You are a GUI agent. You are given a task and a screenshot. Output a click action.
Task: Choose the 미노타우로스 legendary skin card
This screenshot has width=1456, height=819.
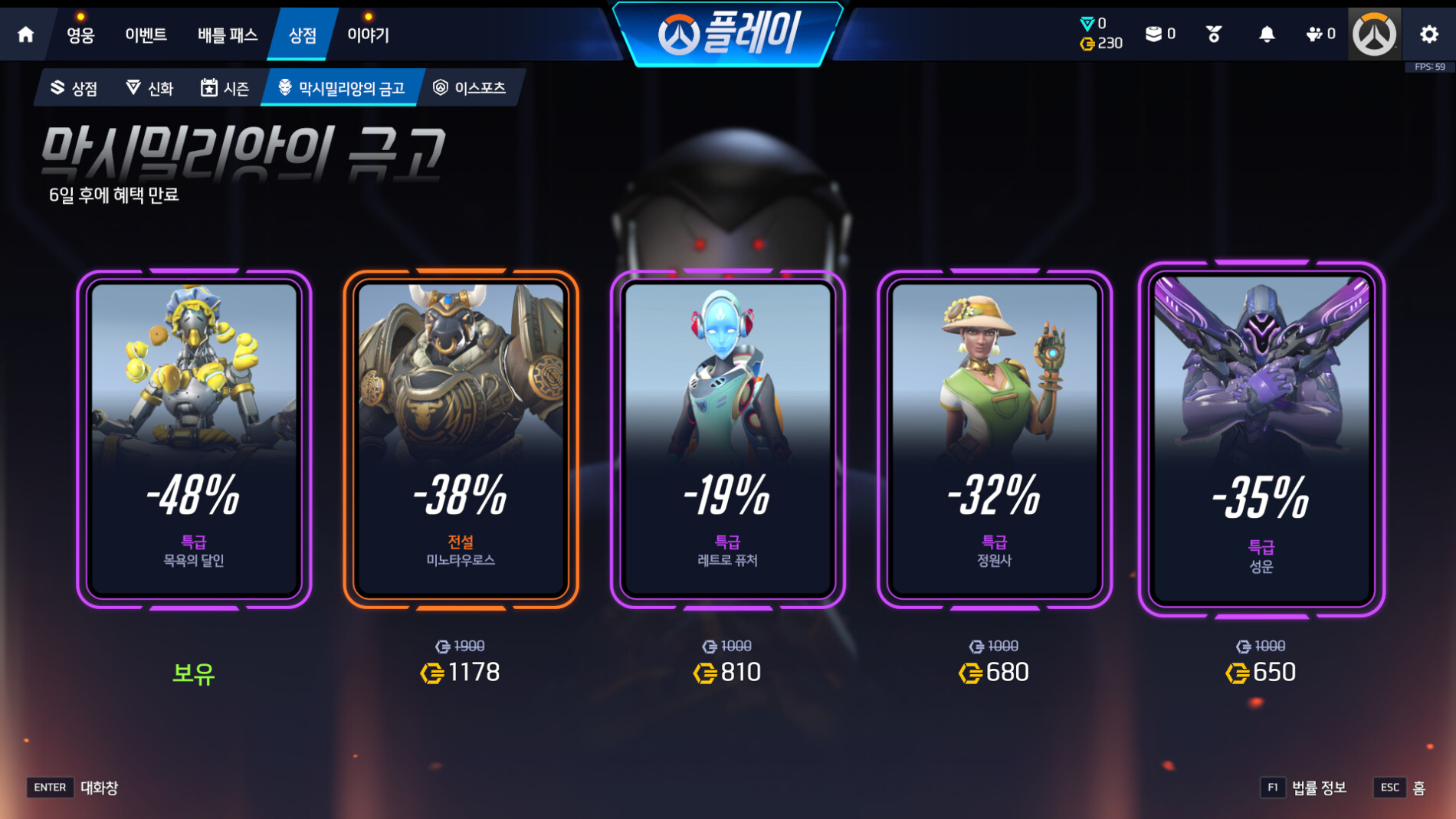(461, 439)
